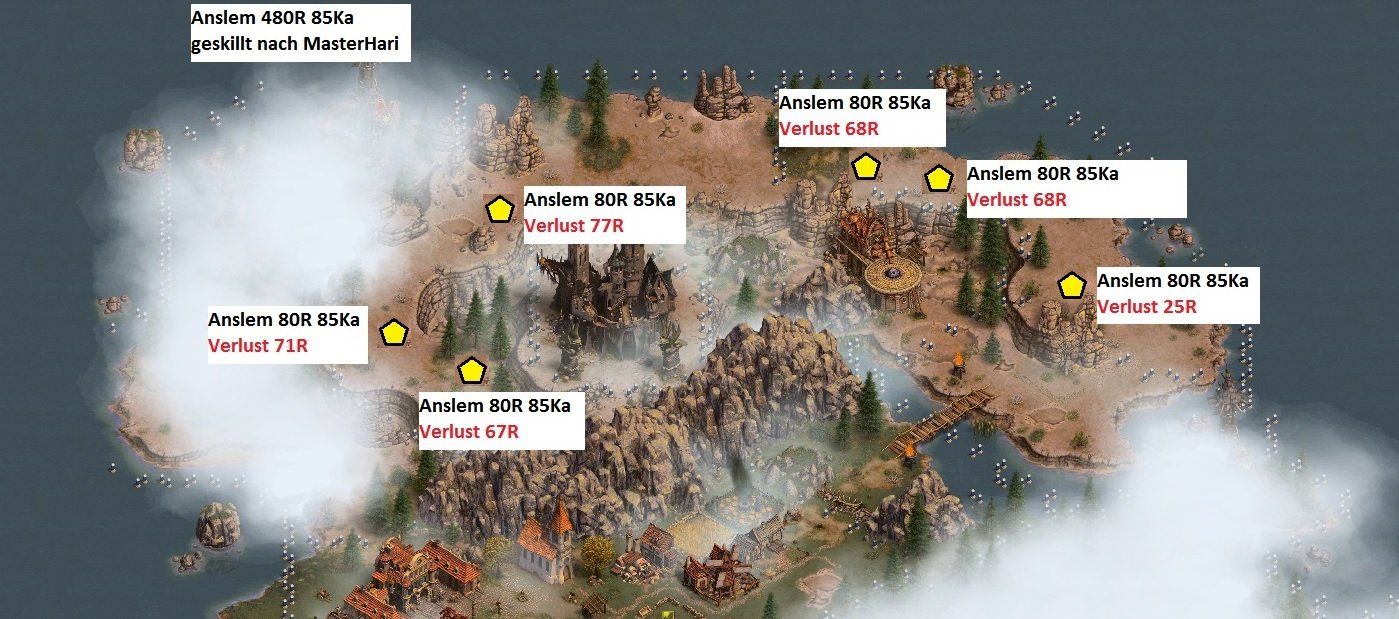The height and width of the screenshot is (619, 1399).
Task: Select the yellow marker beside Verlust 77R
Action: (499, 209)
